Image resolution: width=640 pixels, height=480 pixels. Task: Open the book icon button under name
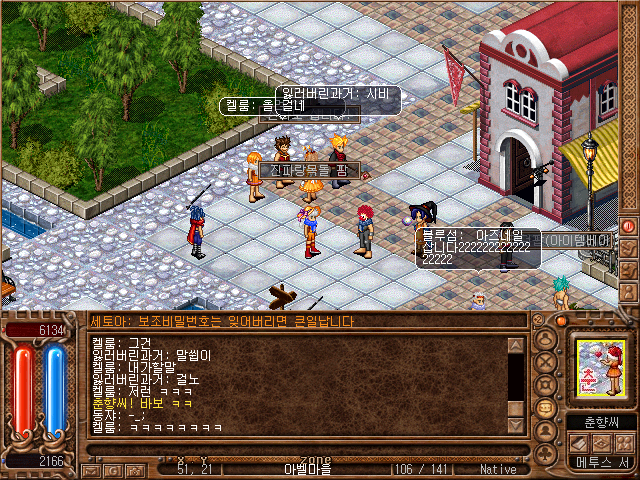click(578, 443)
